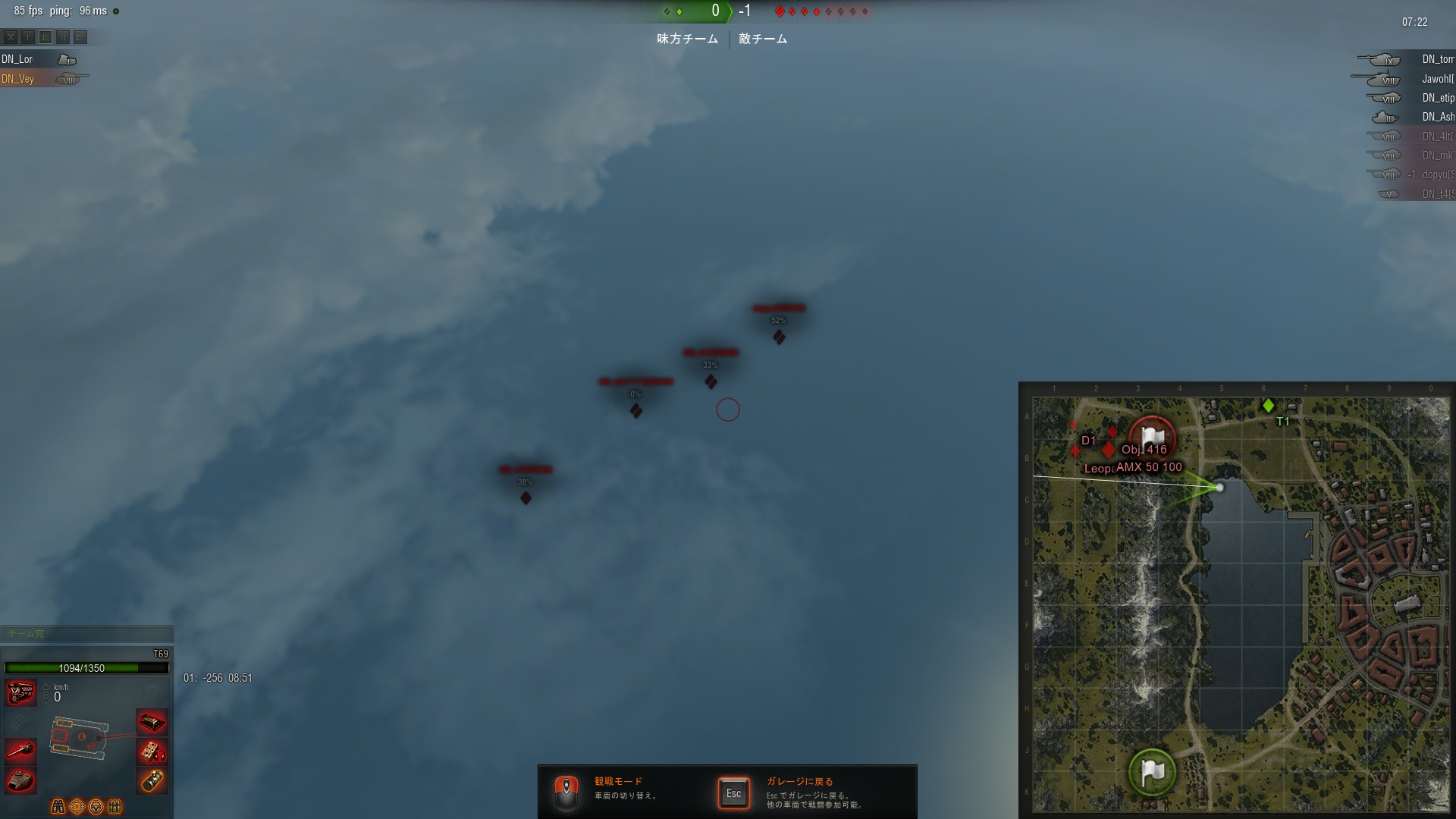Click the steering wheel driver icon
This screenshot has width=1456, height=819.
click(x=96, y=806)
